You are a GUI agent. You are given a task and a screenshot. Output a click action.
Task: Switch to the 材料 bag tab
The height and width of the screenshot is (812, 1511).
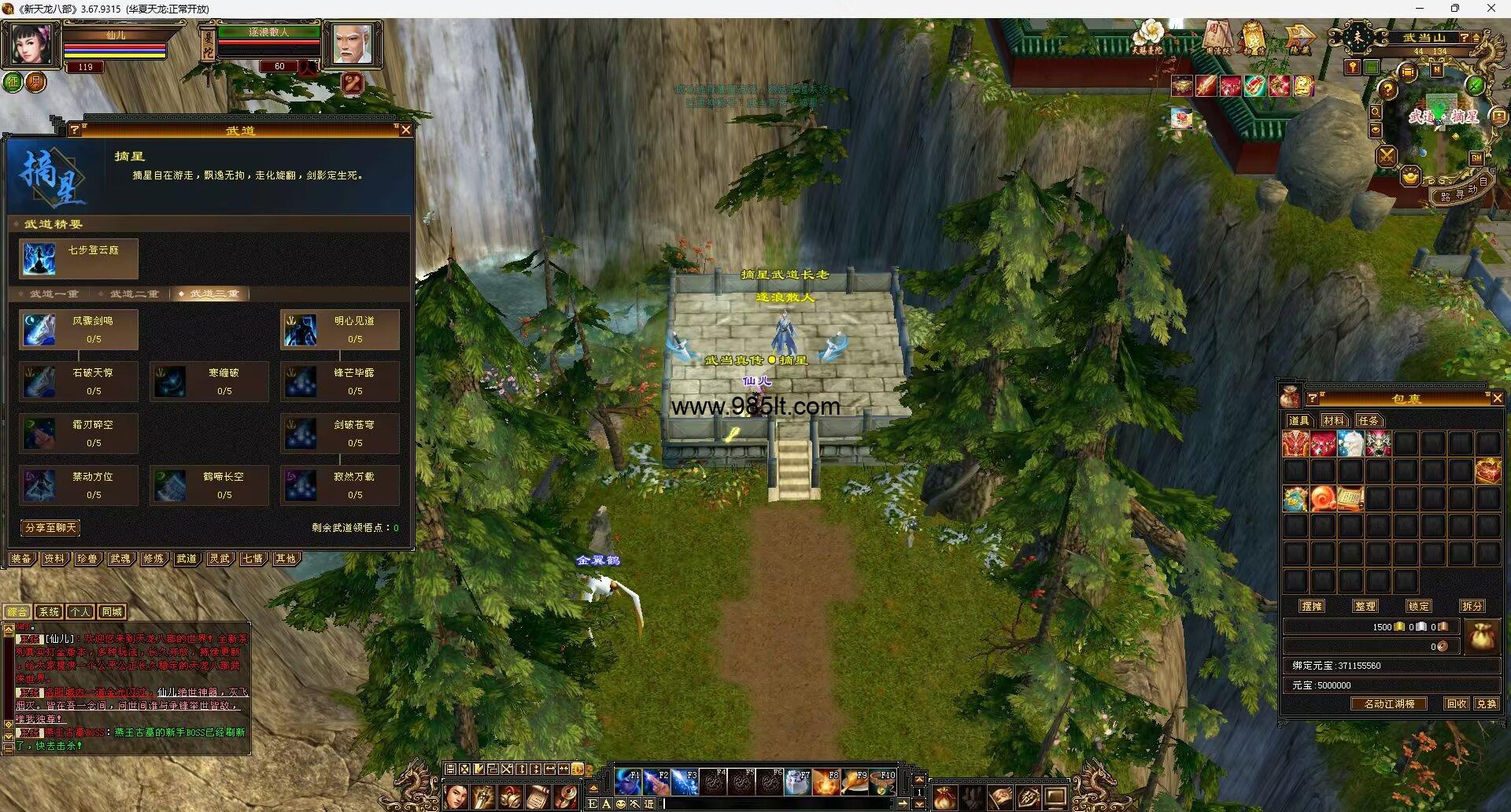1334,421
